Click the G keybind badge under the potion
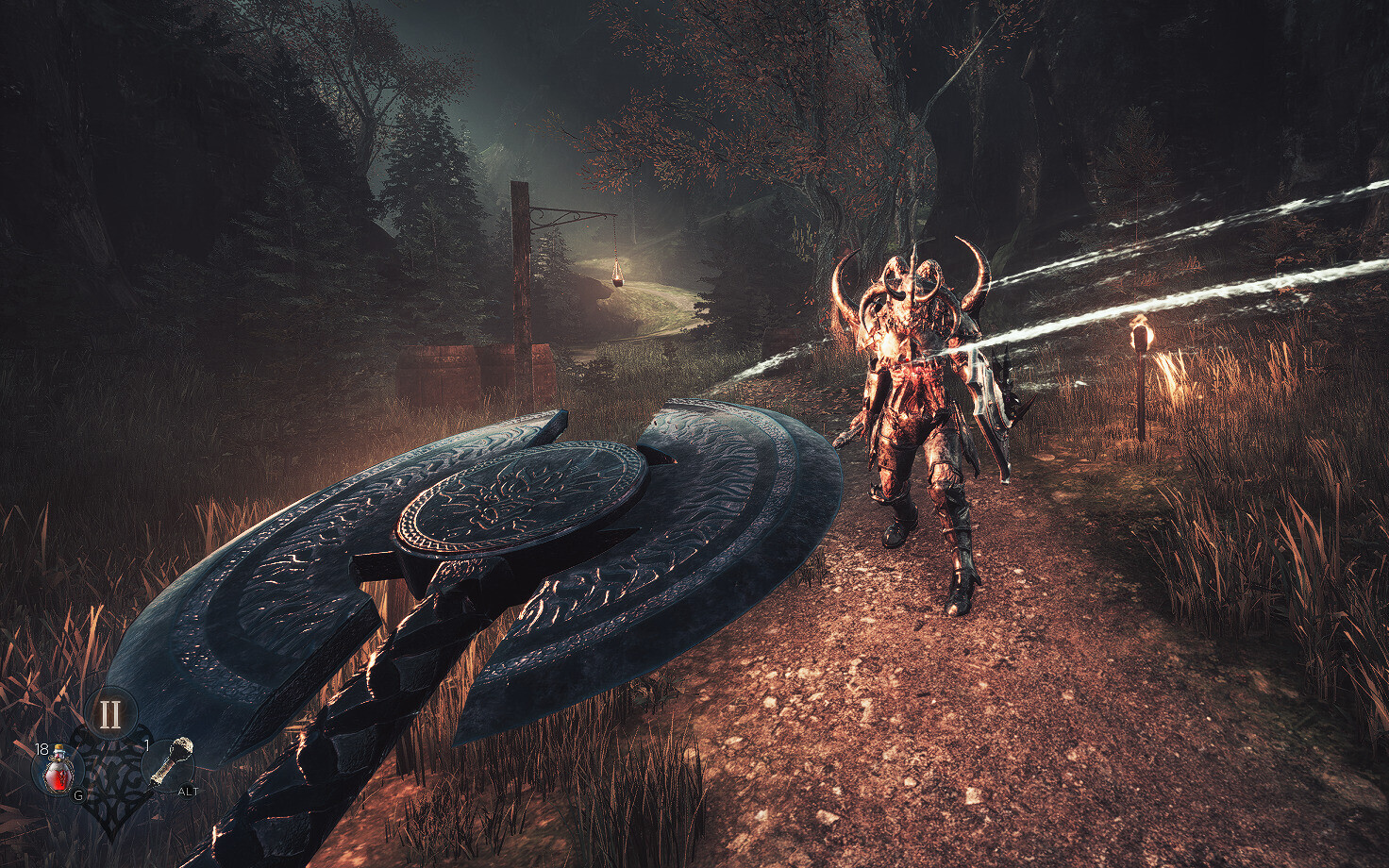This screenshot has height=868, width=1389. click(78, 795)
